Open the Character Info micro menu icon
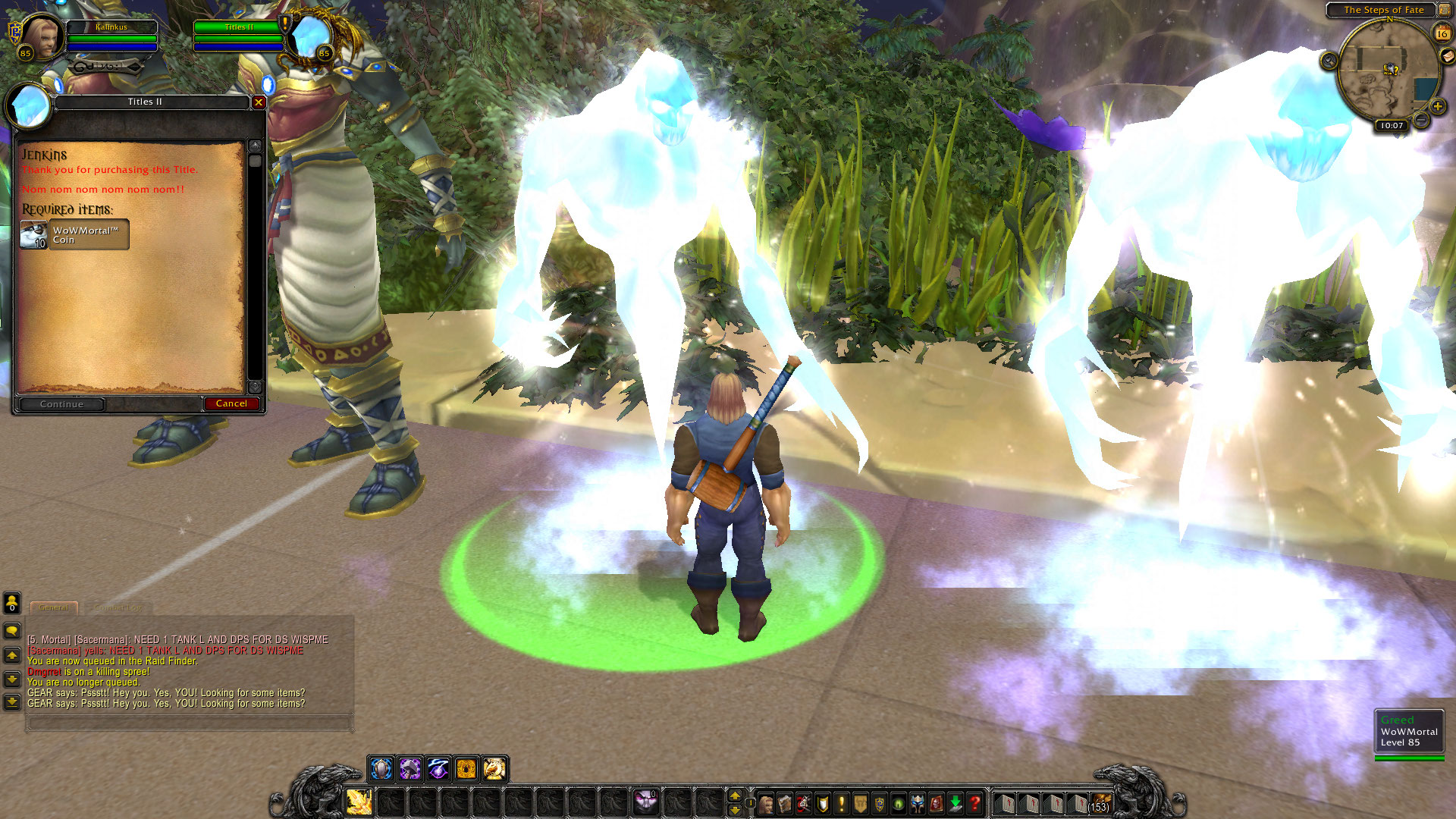The height and width of the screenshot is (819, 1456). click(766, 802)
